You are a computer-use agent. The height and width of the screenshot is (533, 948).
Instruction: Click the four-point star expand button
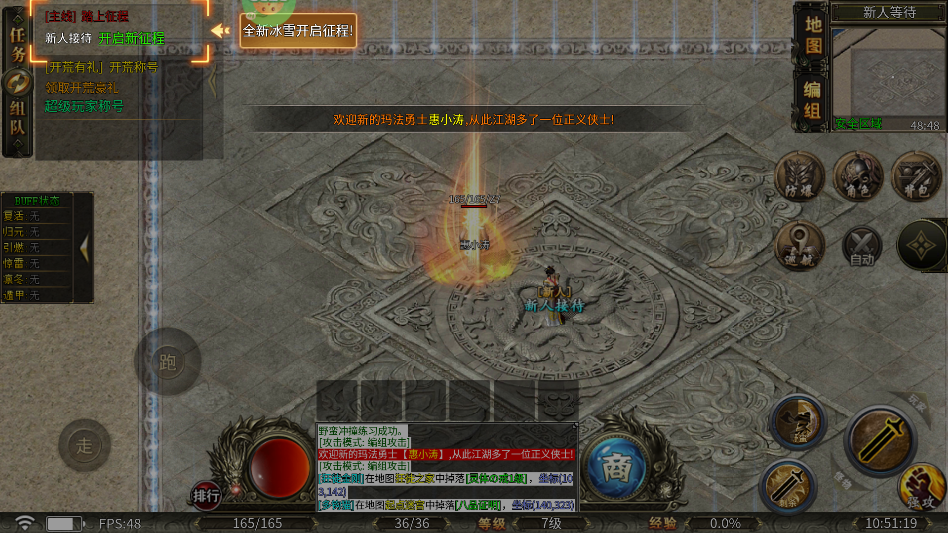point(921,245)
